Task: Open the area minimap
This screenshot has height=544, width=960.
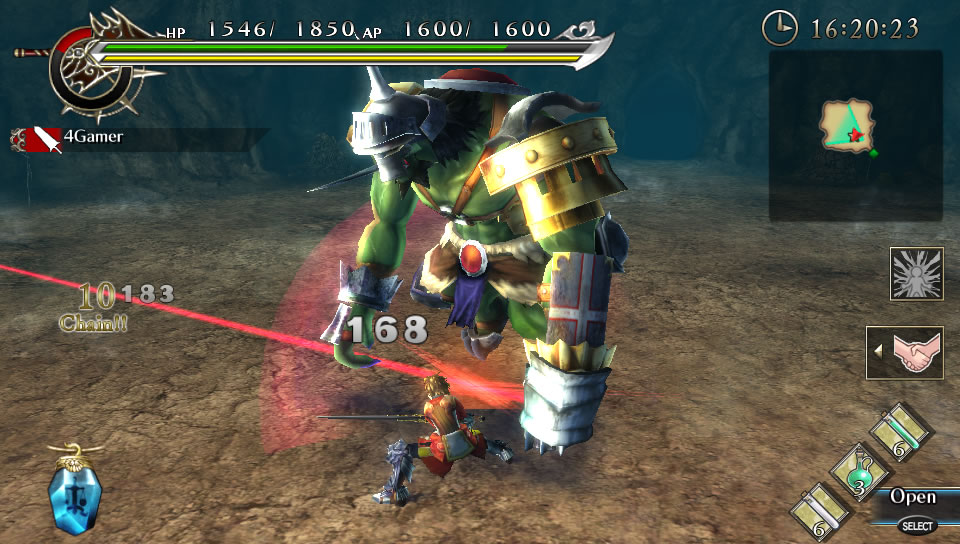Action: pyautogui.click(x=855, y=135)
